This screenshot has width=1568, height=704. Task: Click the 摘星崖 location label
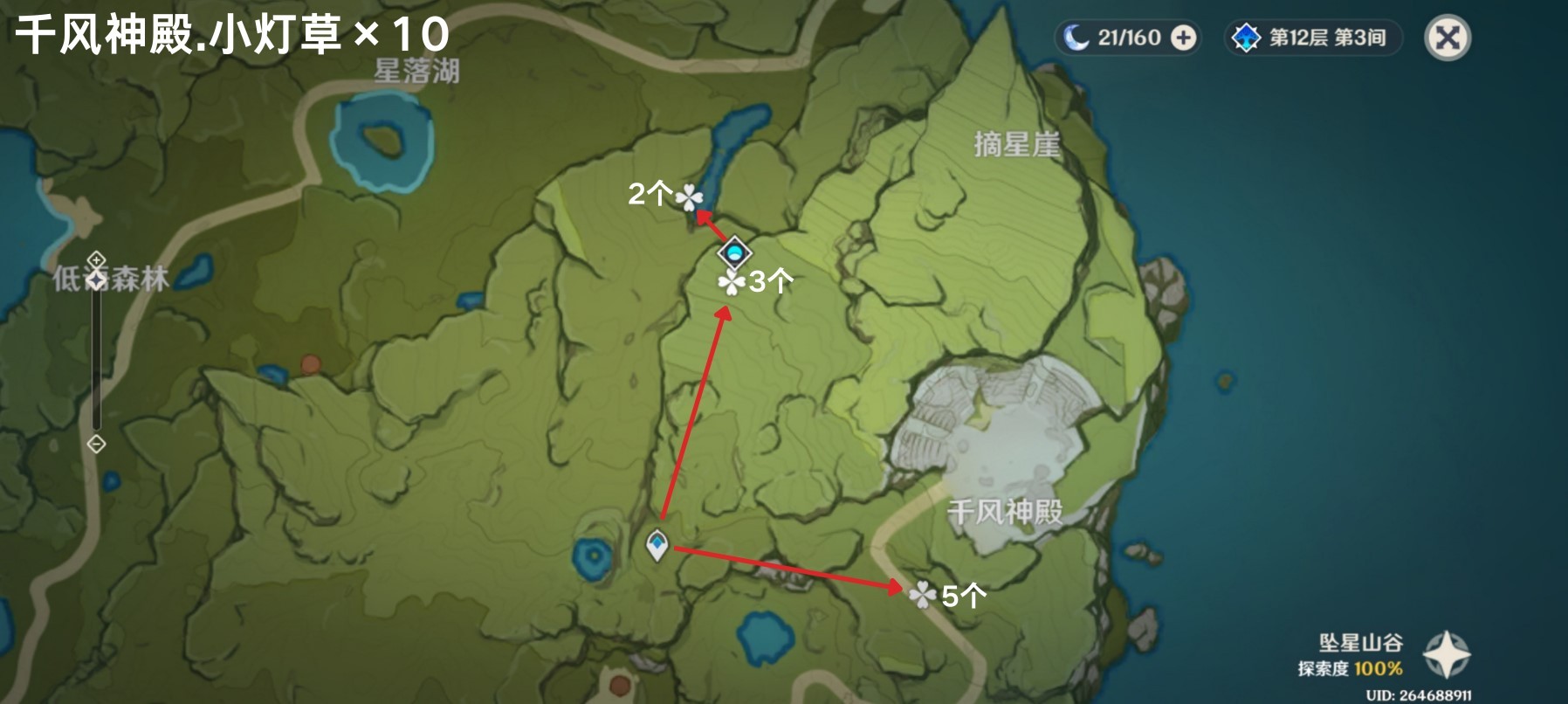(1019, 141)
